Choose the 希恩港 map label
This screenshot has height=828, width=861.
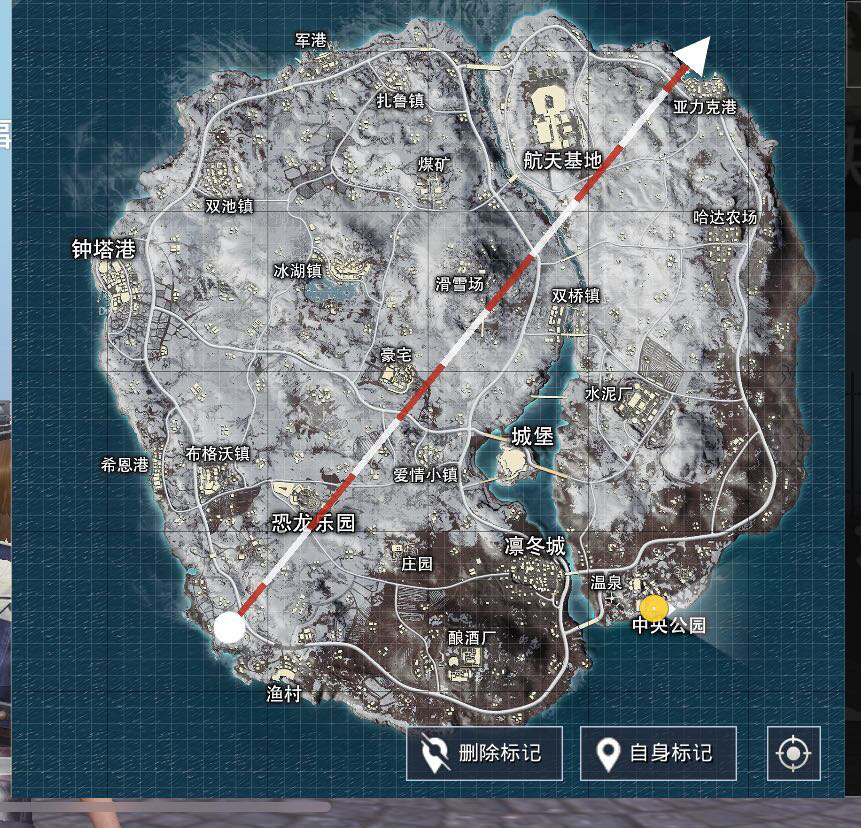[124, 464]
